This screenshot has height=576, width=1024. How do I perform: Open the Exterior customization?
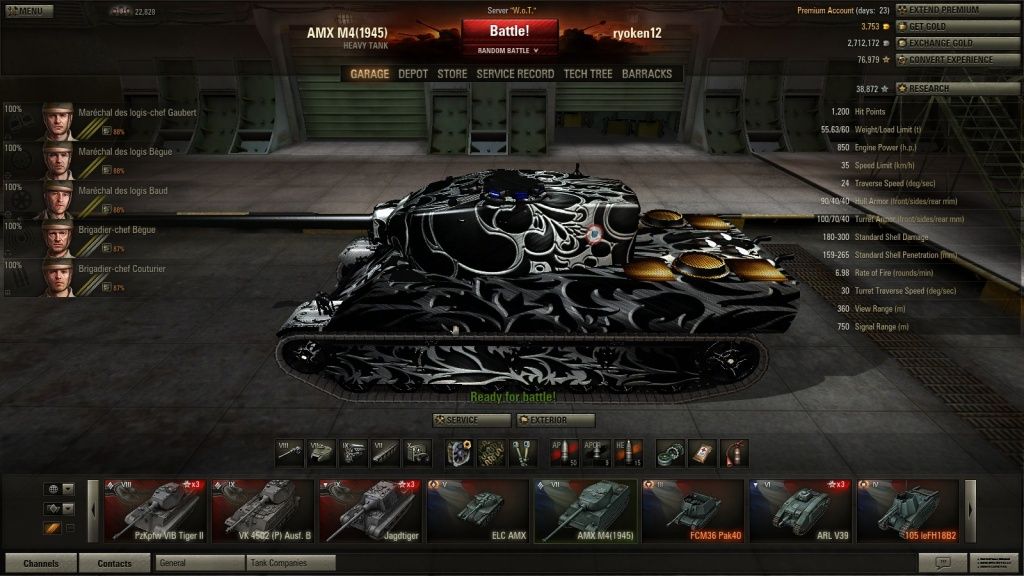tap(555, 420)
